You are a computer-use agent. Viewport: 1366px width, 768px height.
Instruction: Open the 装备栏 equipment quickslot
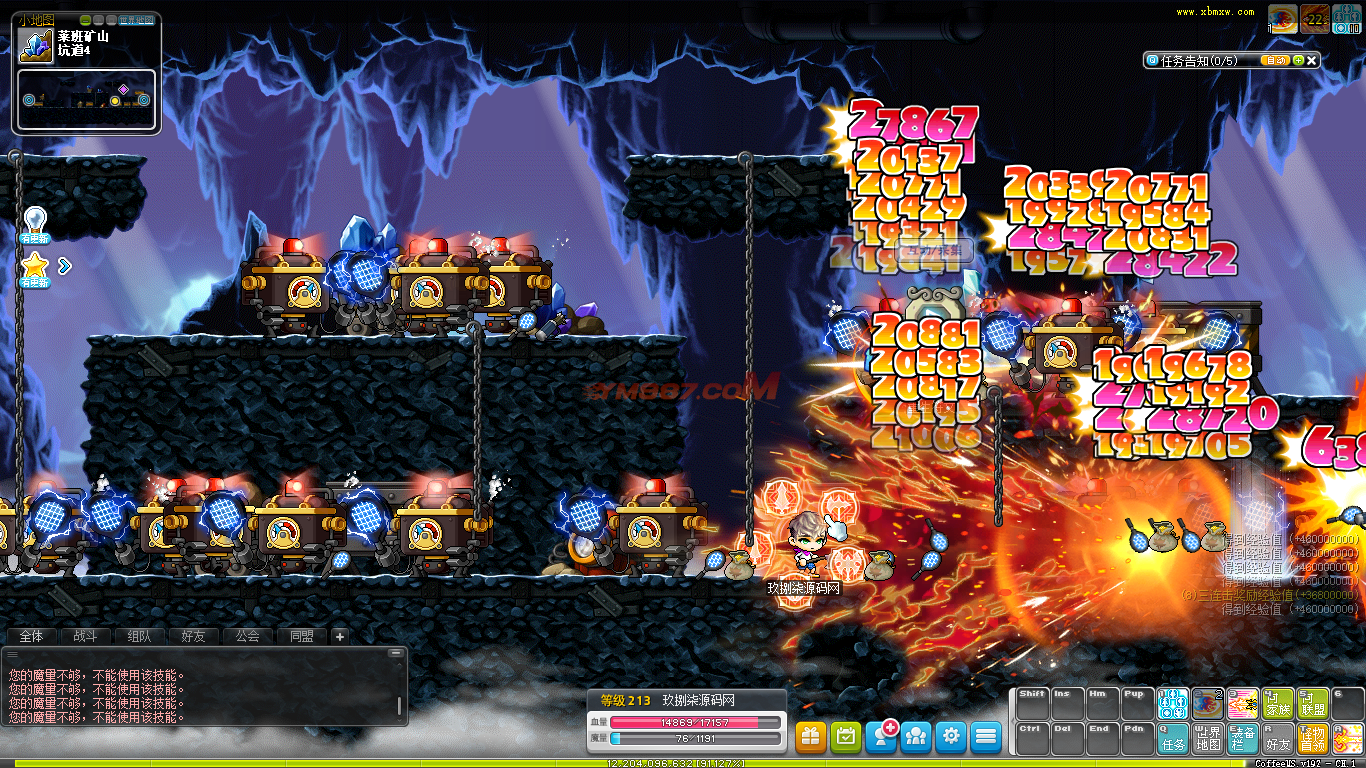(1243, 738)
